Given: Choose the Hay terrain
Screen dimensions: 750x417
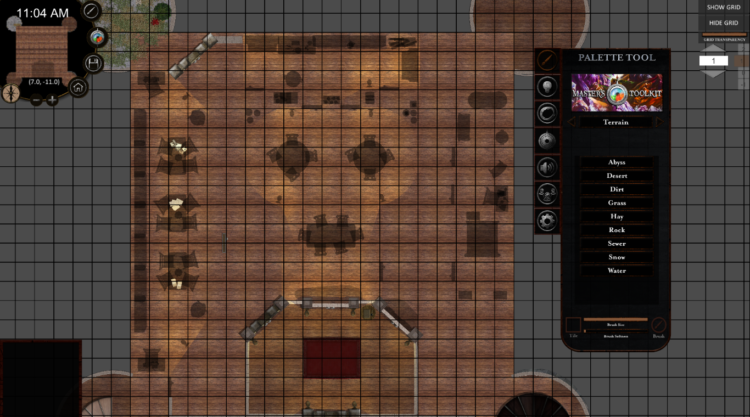Looking at the screenshot, I should [x=616, y=216].
